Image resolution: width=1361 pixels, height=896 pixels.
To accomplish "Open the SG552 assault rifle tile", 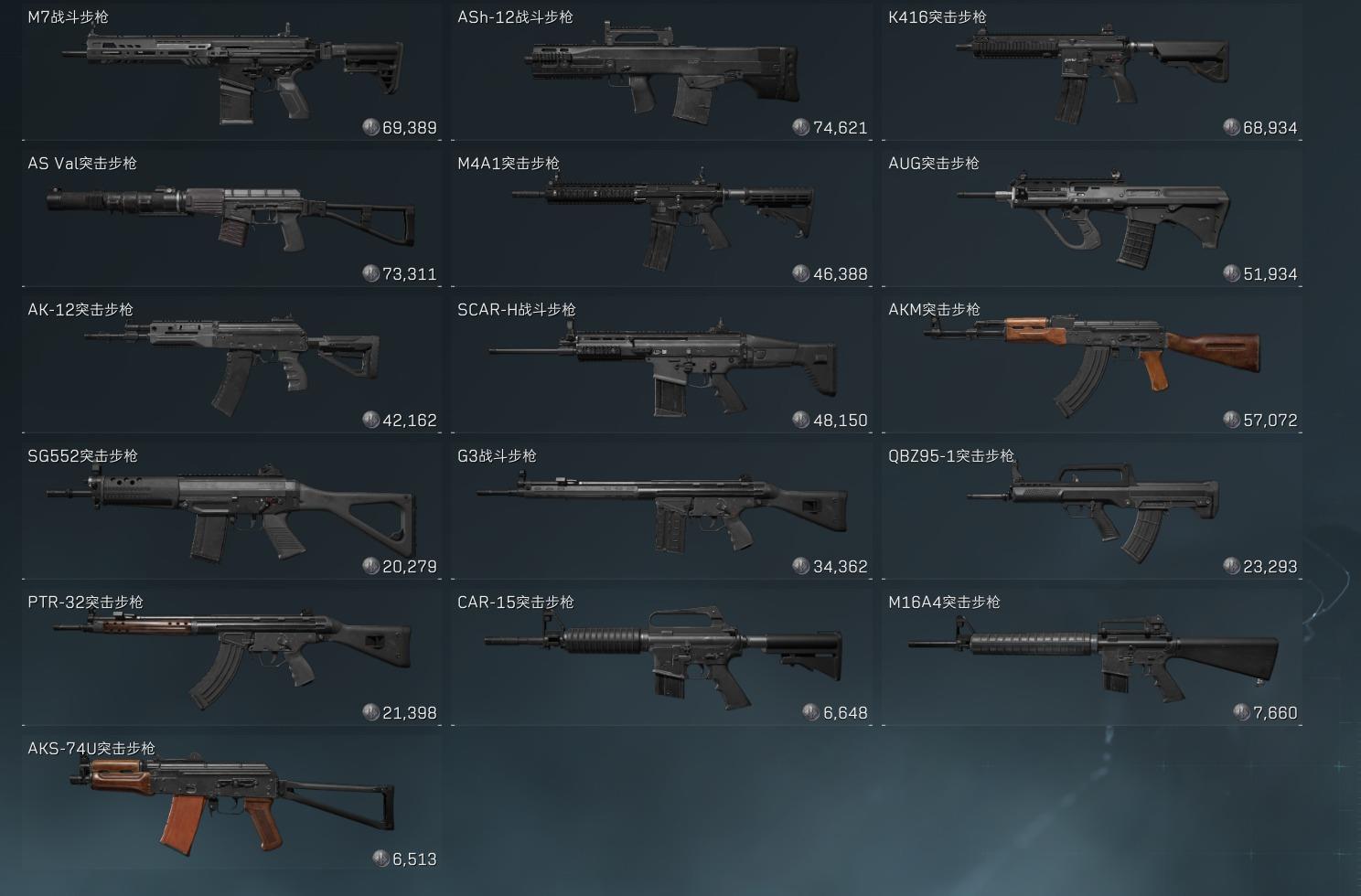I will click(x=231, y=512).
